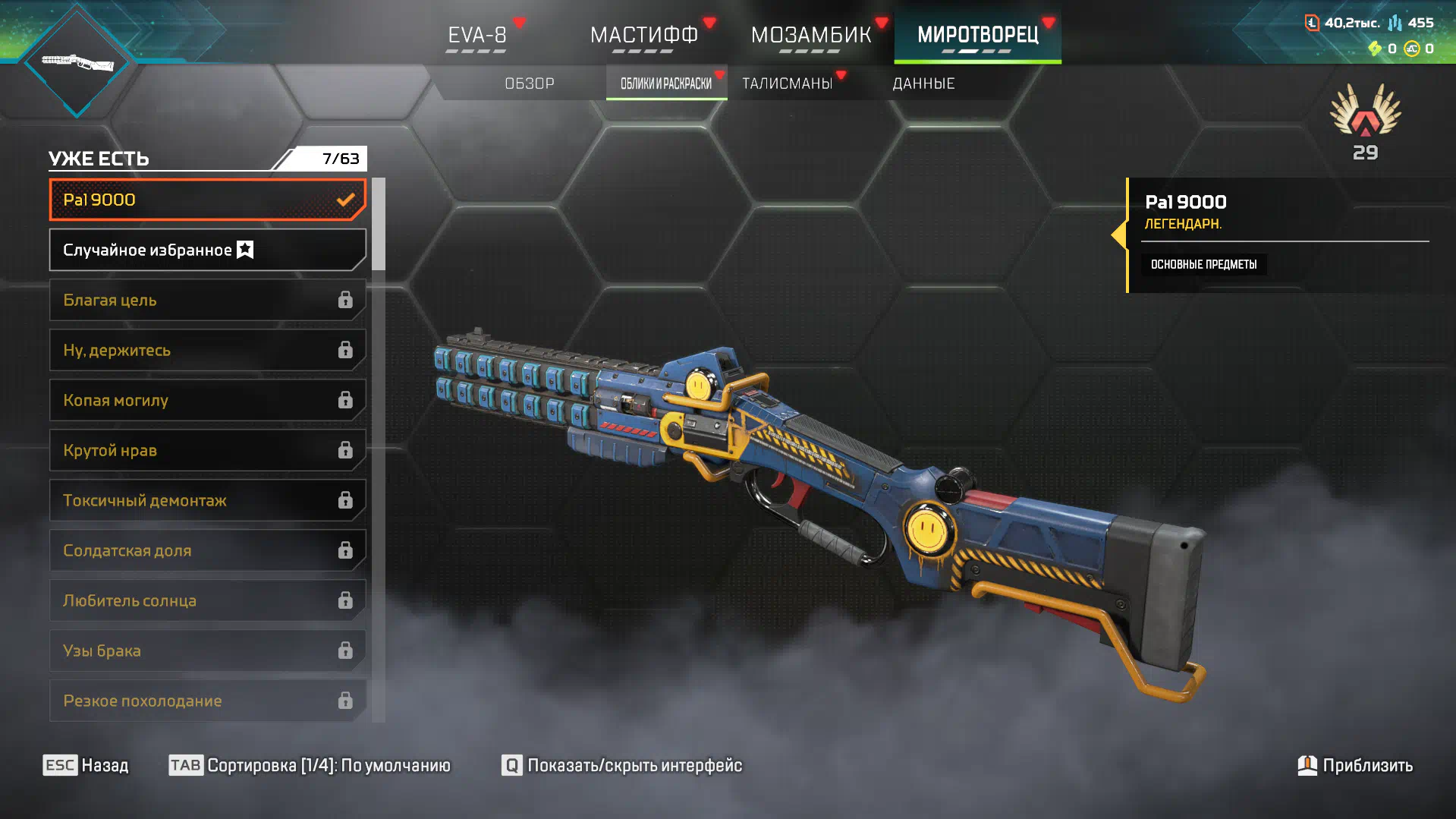
Task: Select the Любитель солнца skin
Action: pos(207,600)
